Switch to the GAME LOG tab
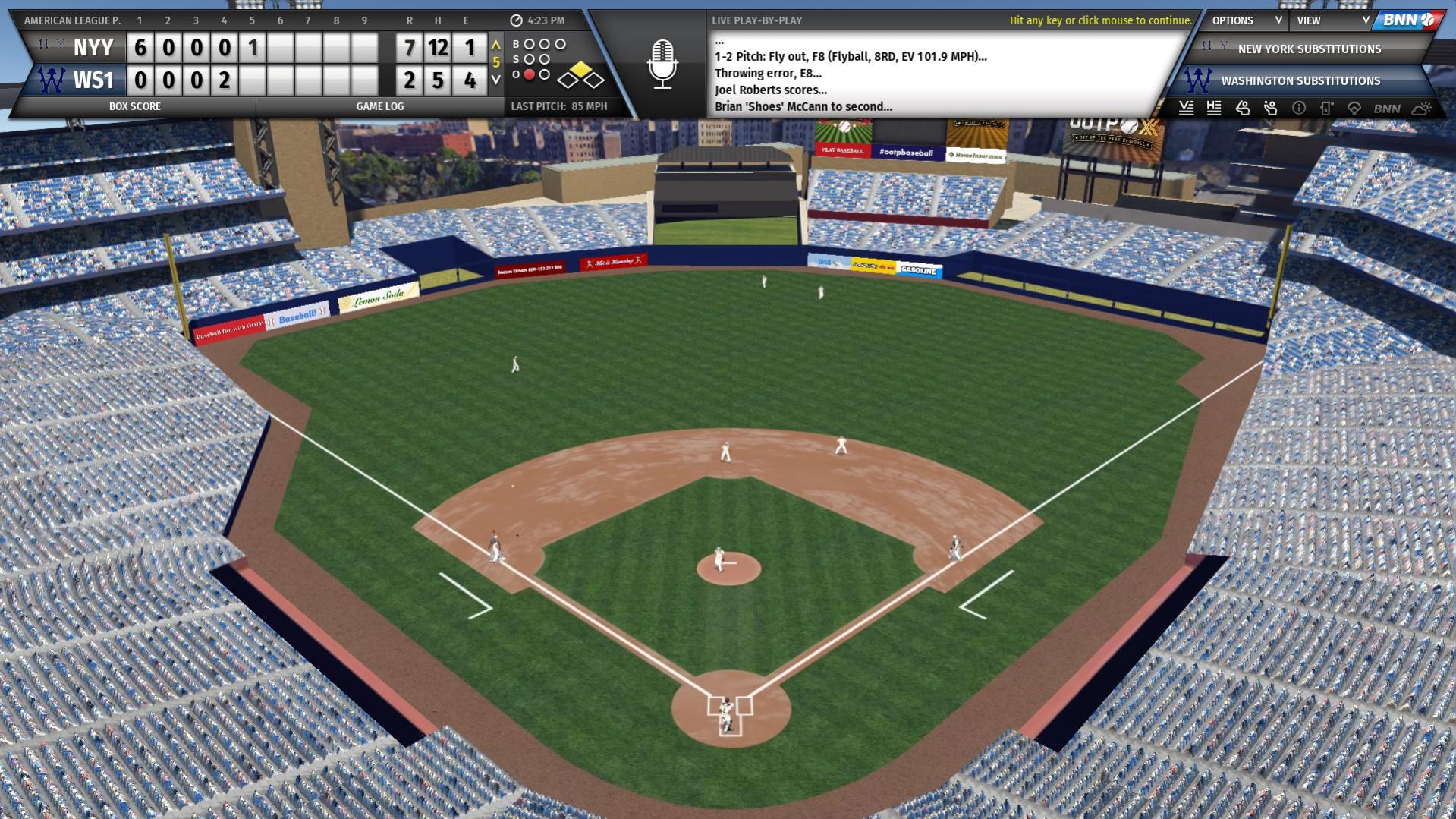Image resolution: width=1456 pixels, height=819 pixels. [x=379, y=106]
